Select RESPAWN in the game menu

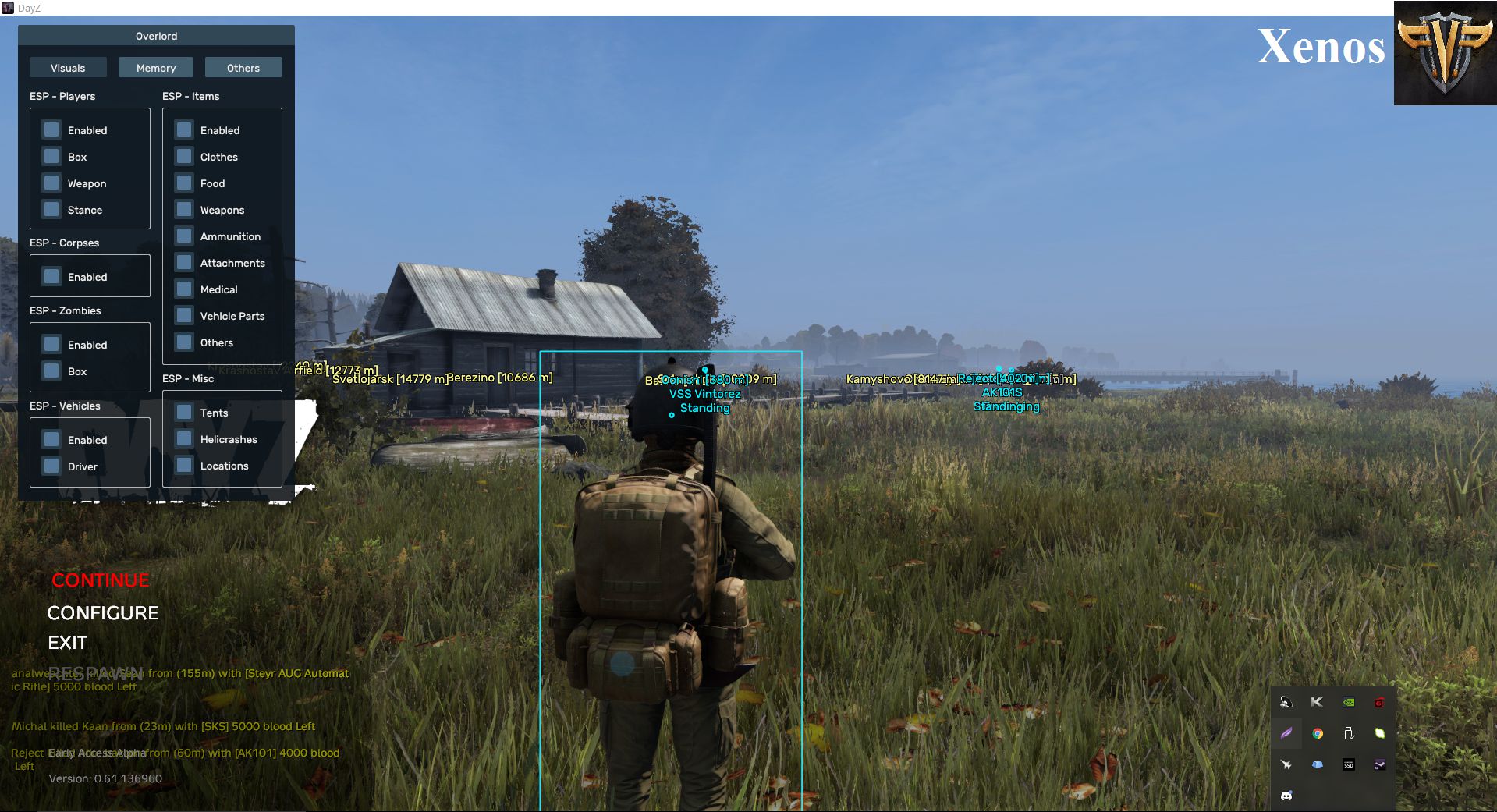97,672
